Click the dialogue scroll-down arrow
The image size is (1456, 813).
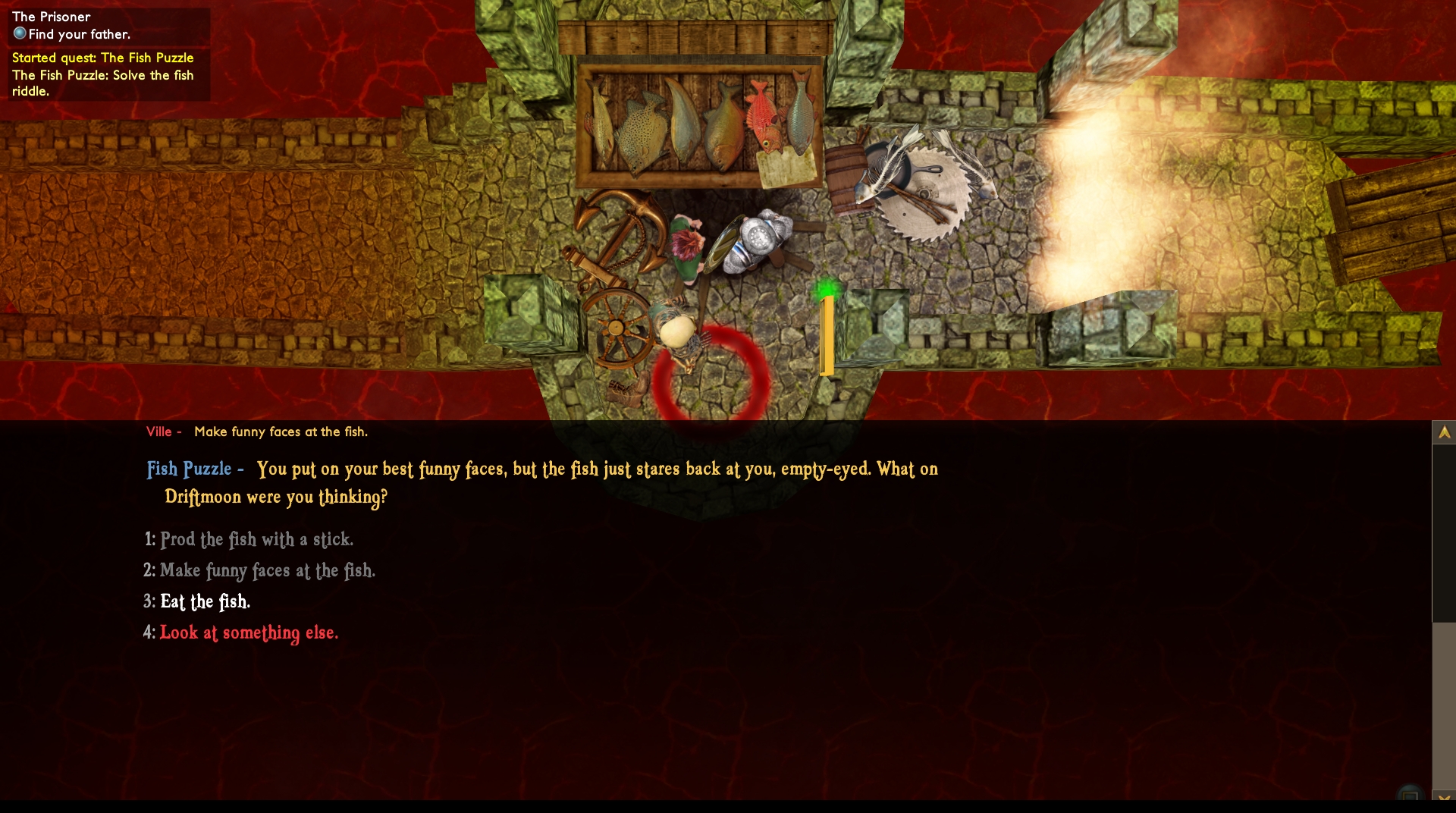click(1444, 797)
